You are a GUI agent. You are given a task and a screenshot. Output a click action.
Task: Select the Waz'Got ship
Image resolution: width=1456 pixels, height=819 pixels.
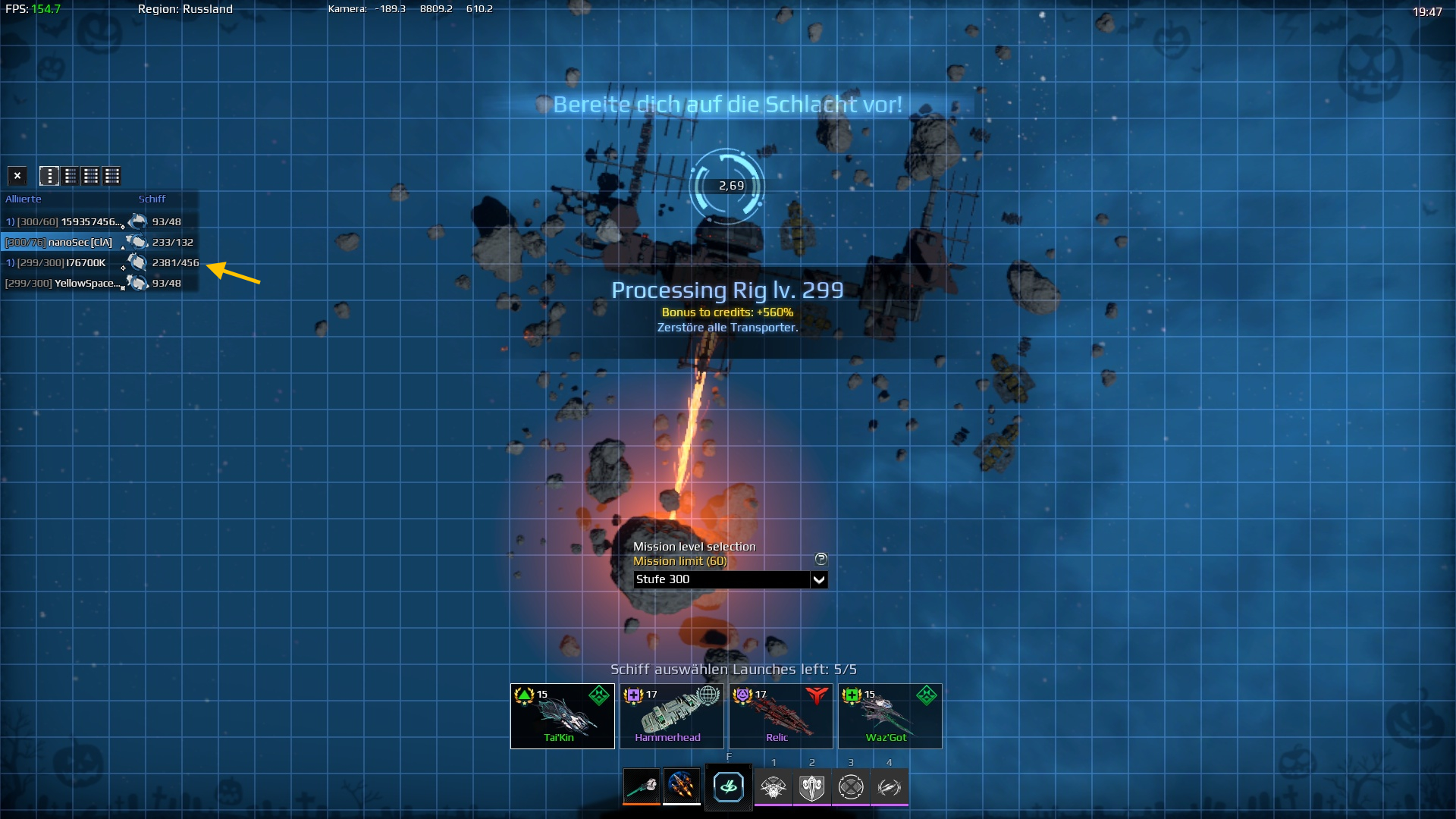pos(890,716)
